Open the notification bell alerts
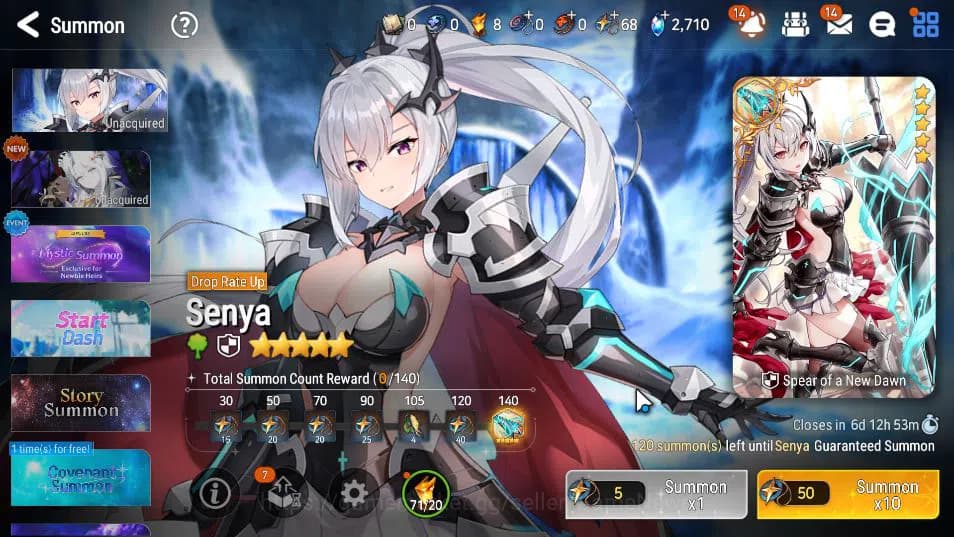954x537 pixels. pos(752,24)
